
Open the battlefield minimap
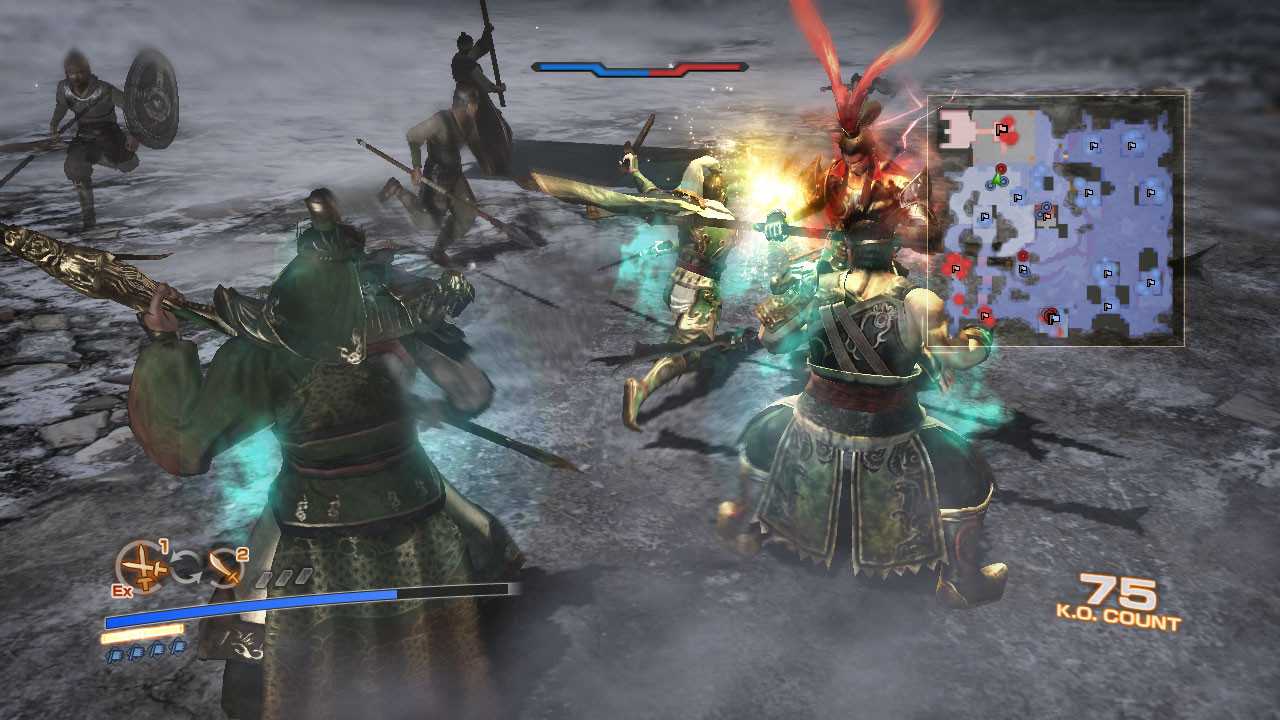pos(1056,221)
